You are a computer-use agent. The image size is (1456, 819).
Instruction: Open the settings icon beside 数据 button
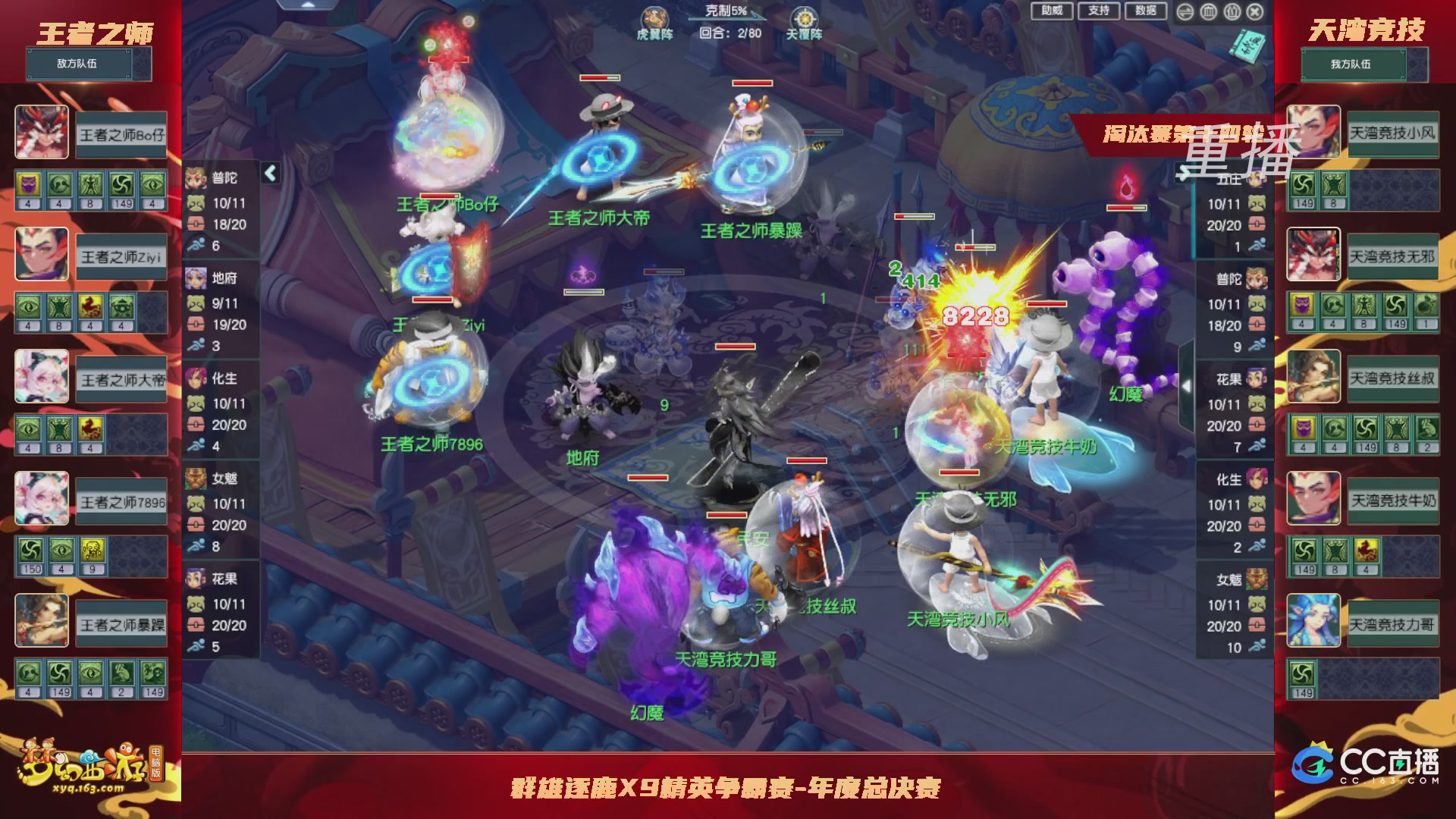tap(1185, 12)
